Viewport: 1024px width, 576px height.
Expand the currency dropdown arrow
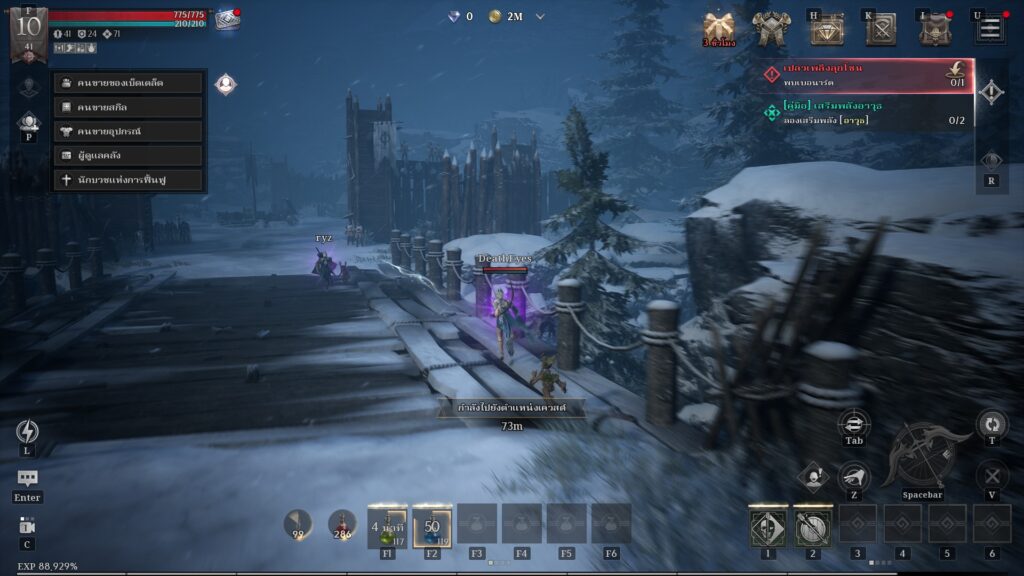click(541, 16)
